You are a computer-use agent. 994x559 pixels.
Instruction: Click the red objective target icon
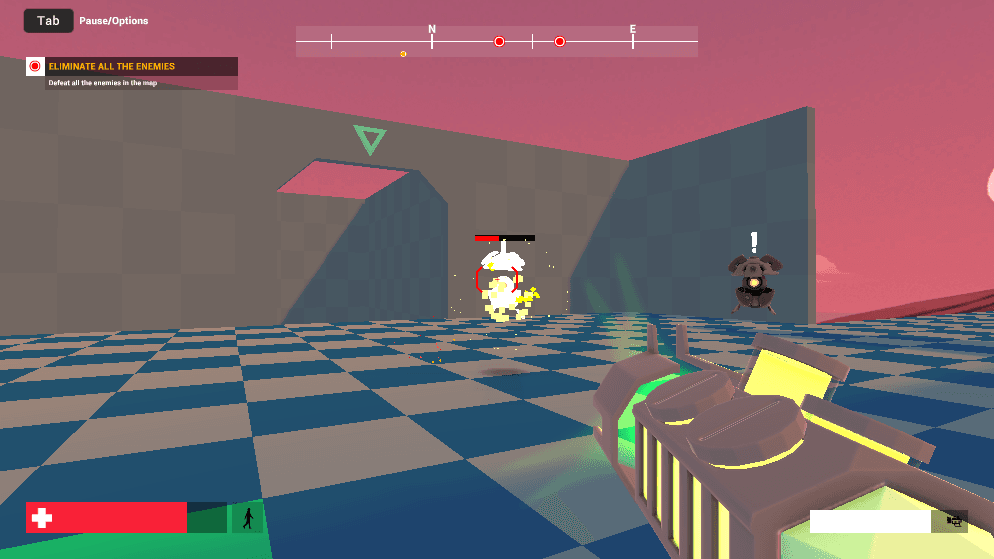pyautogui.click(x=35, y=67)
